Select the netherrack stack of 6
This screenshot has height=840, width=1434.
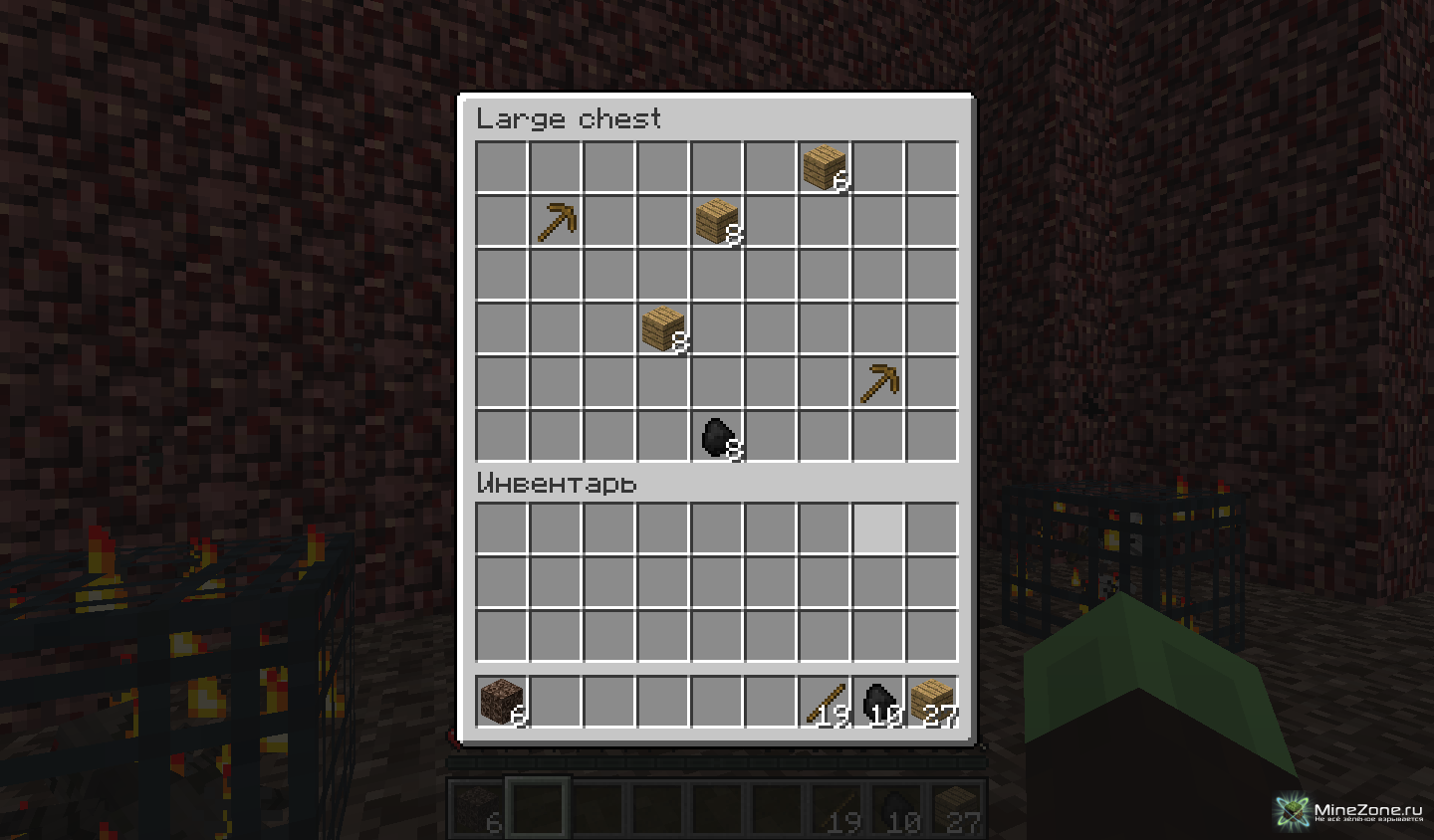502,701
